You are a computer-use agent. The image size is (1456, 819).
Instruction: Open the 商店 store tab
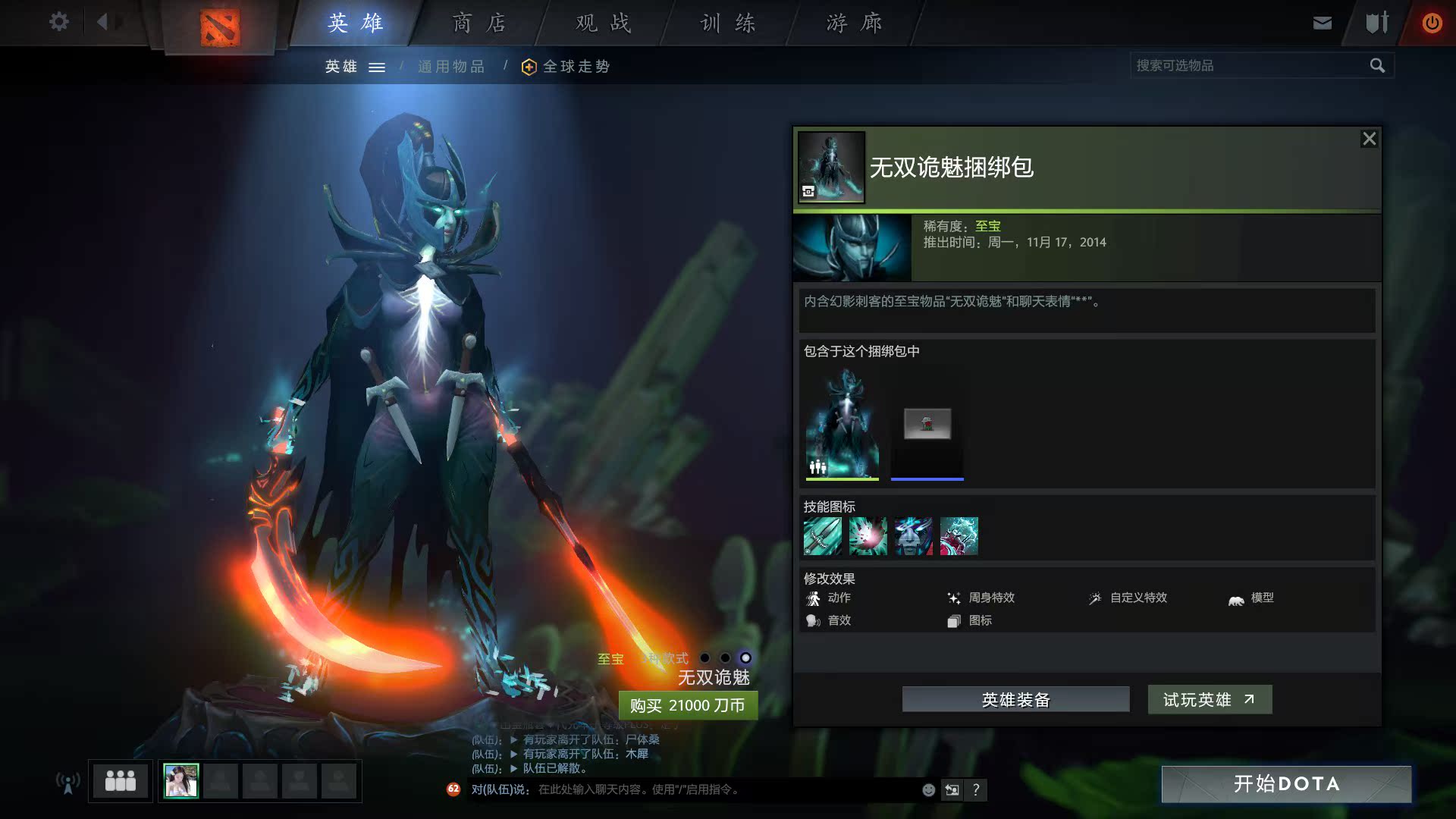coord(479,23)
